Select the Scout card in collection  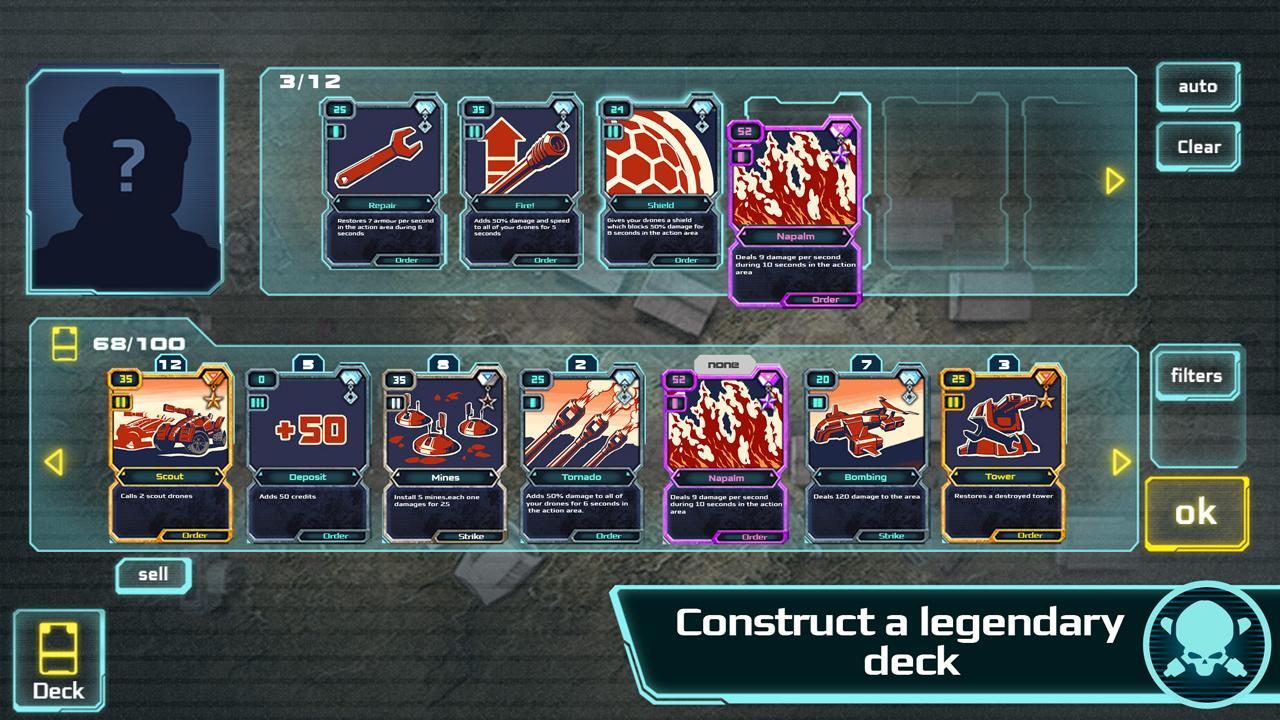(x=171, y=455)
